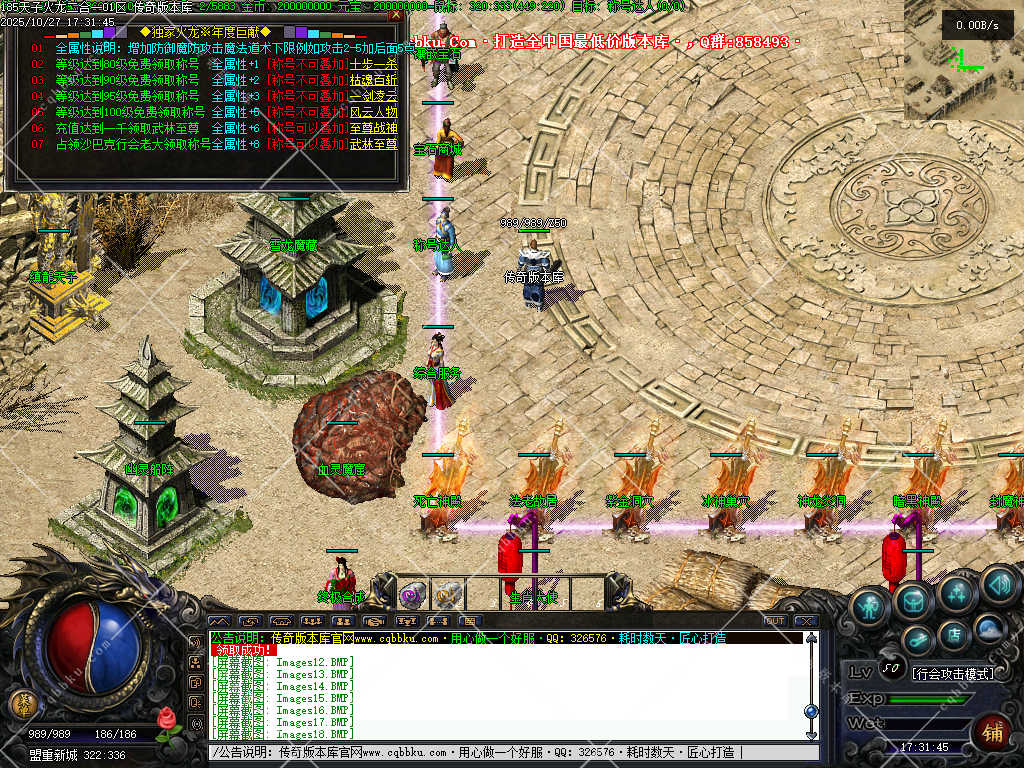The height and width of the screenshot is (768, 1024).
Task: Open the bag cube round button
Action: (x=913, y=600)
